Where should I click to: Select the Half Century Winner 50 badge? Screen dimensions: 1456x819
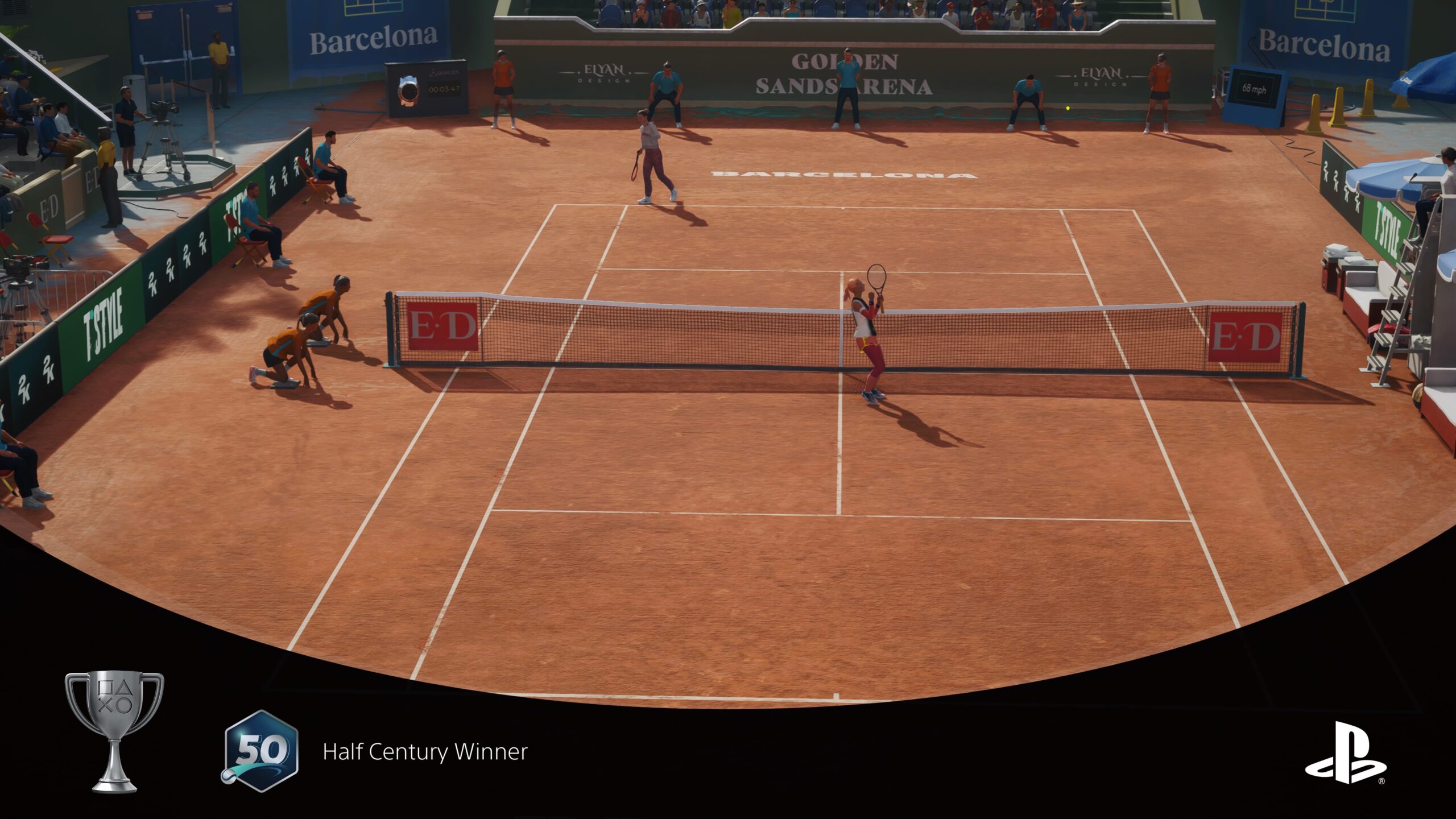coord(260,751)
